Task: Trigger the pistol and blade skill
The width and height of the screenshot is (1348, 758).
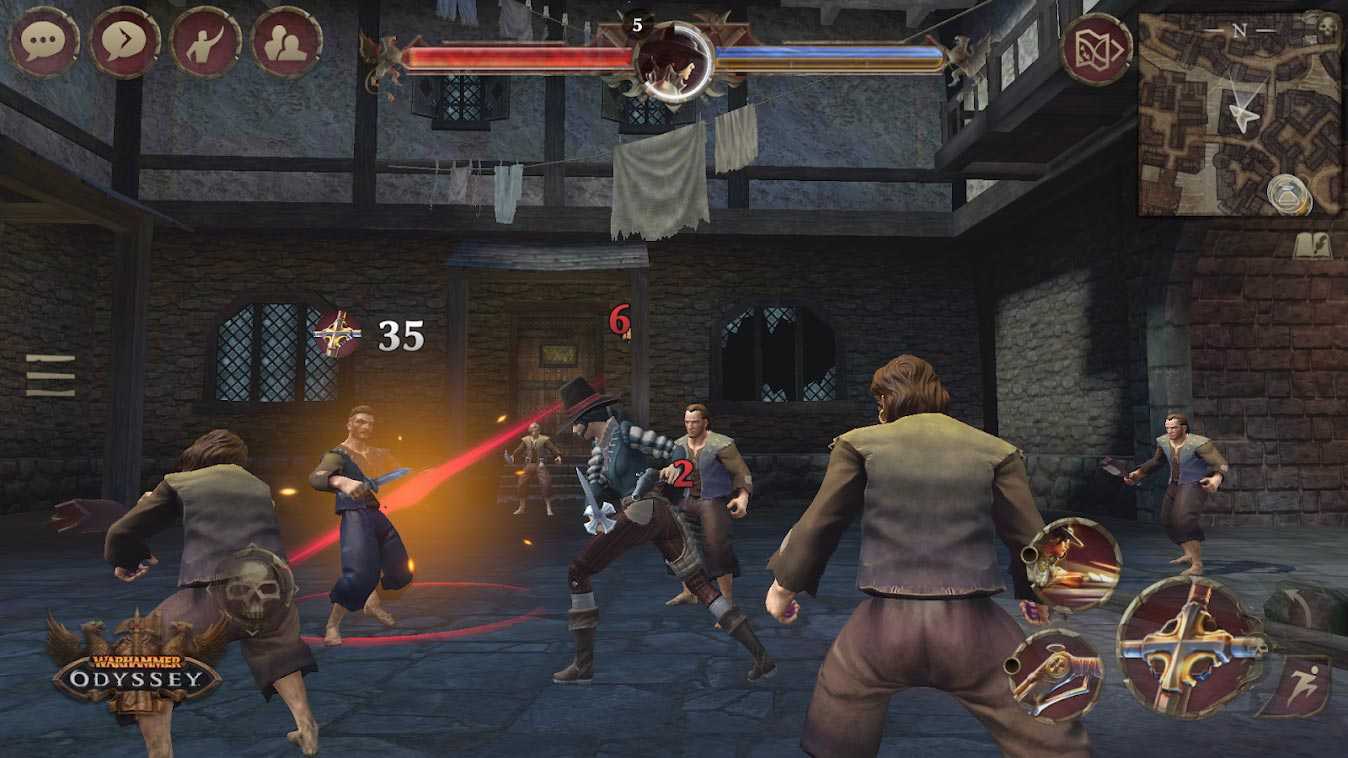Action: 1053,675
